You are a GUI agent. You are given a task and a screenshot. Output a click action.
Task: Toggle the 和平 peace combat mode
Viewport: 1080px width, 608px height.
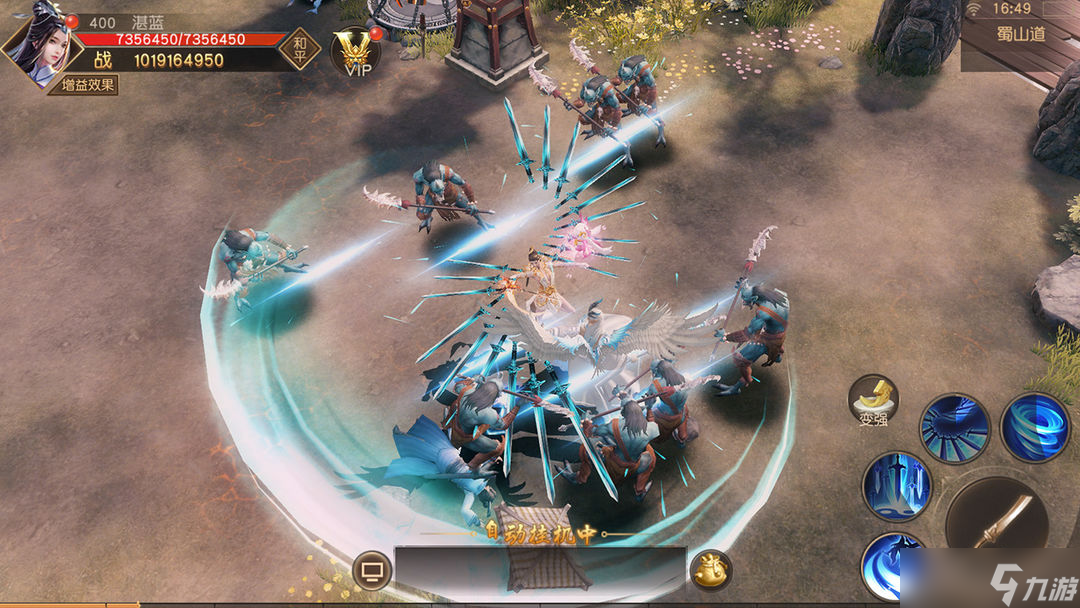[299, 48]
